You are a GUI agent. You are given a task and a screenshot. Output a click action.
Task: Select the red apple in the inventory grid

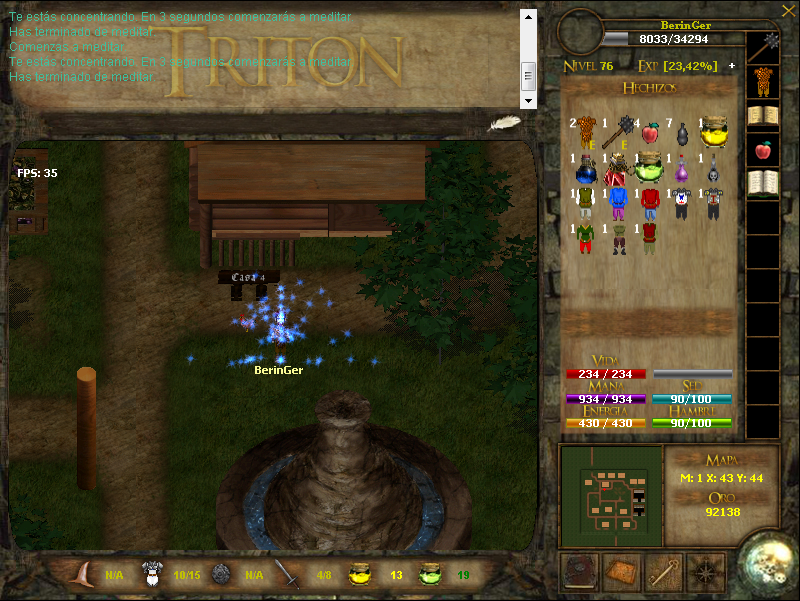click(650, 132)
